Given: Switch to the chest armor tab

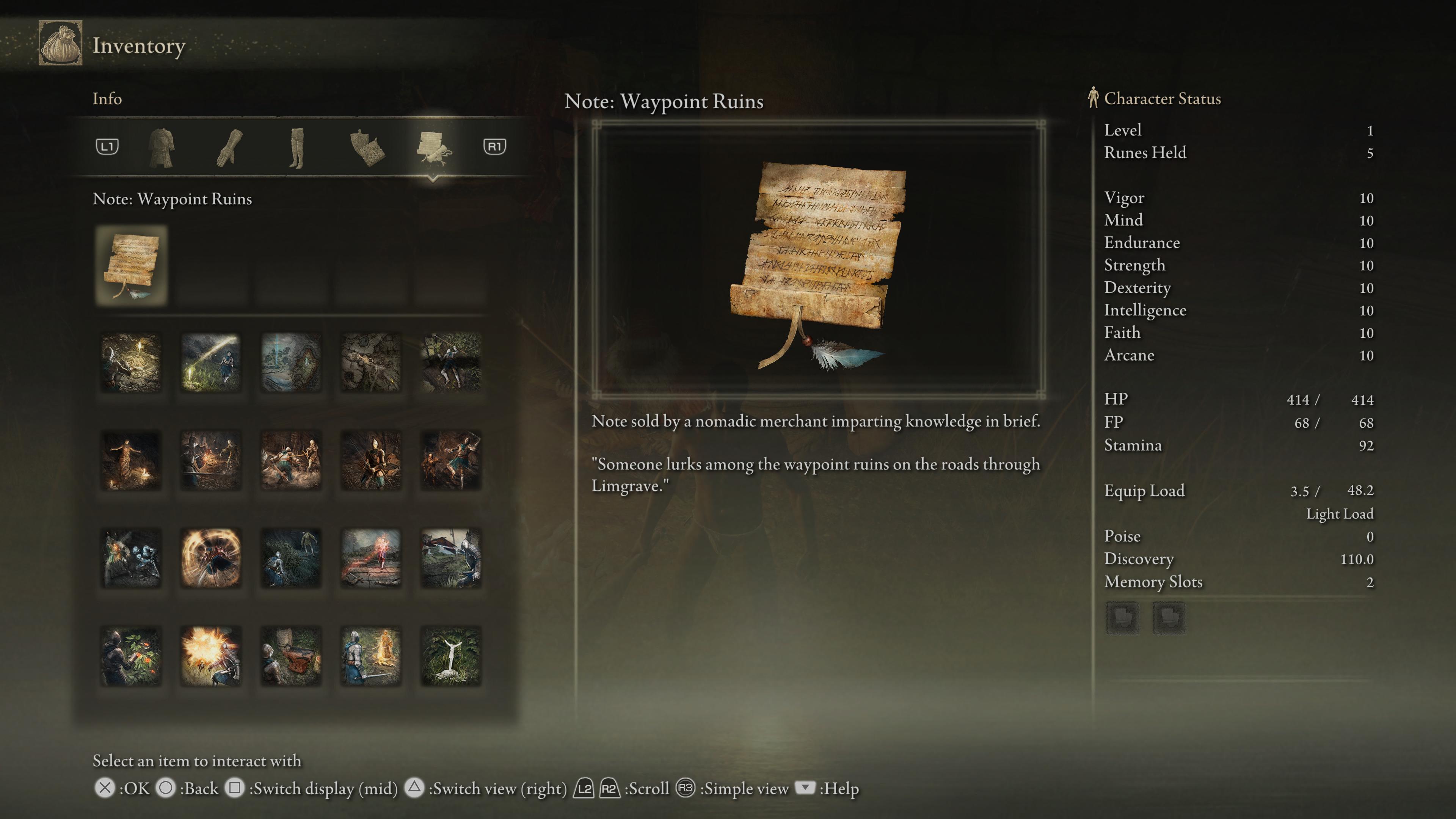Looking at the screenshot, I should coord(161,147).
